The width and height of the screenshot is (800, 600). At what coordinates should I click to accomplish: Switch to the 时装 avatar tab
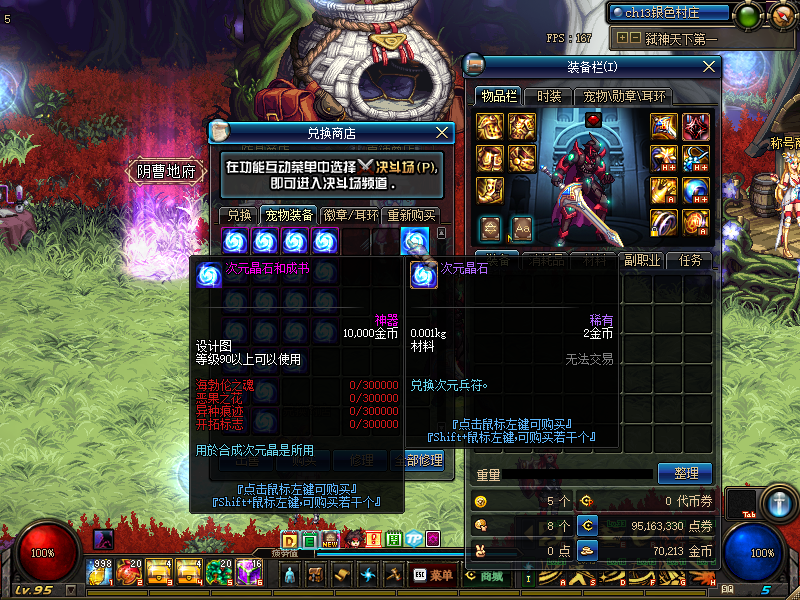coord(549,96)
